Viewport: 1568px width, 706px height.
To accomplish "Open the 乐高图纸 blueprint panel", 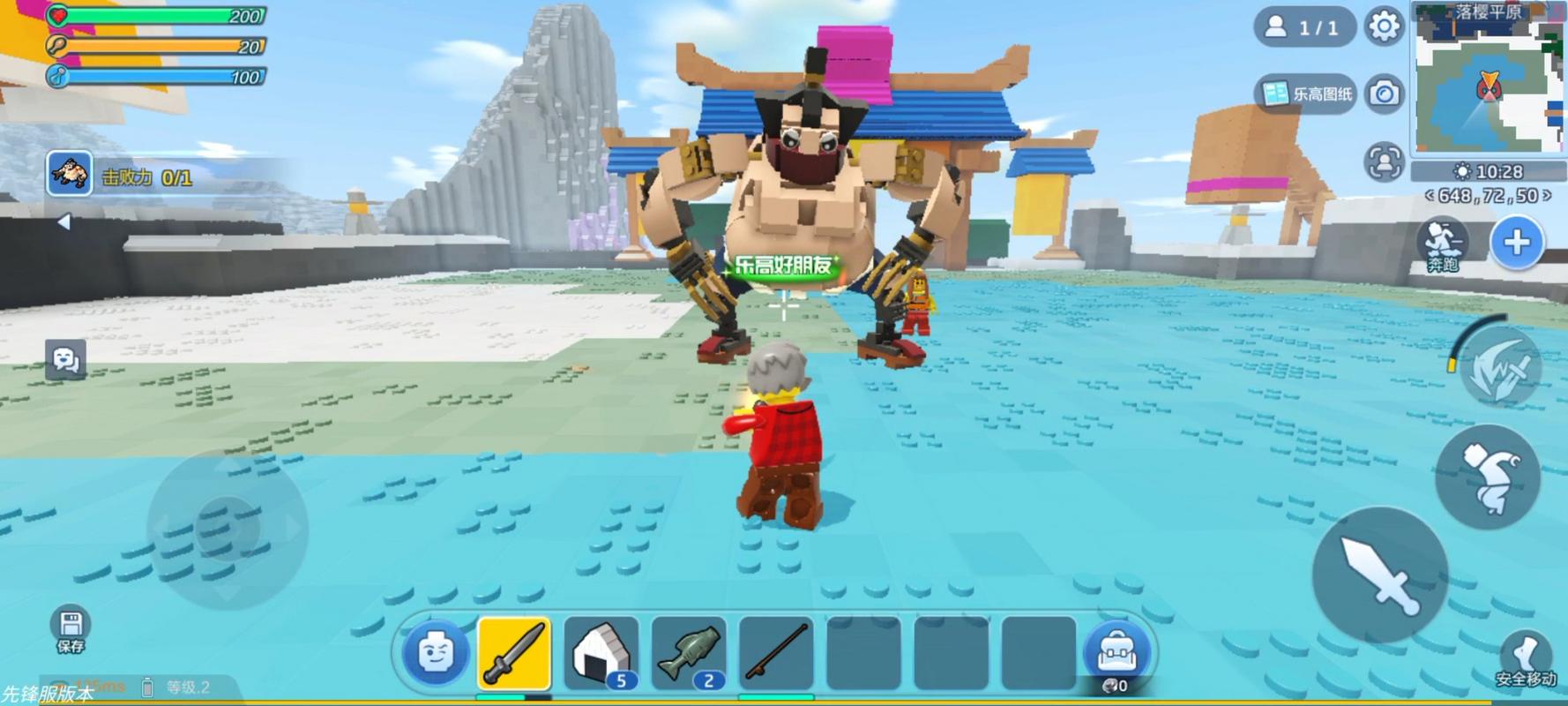I will 1307,94.
